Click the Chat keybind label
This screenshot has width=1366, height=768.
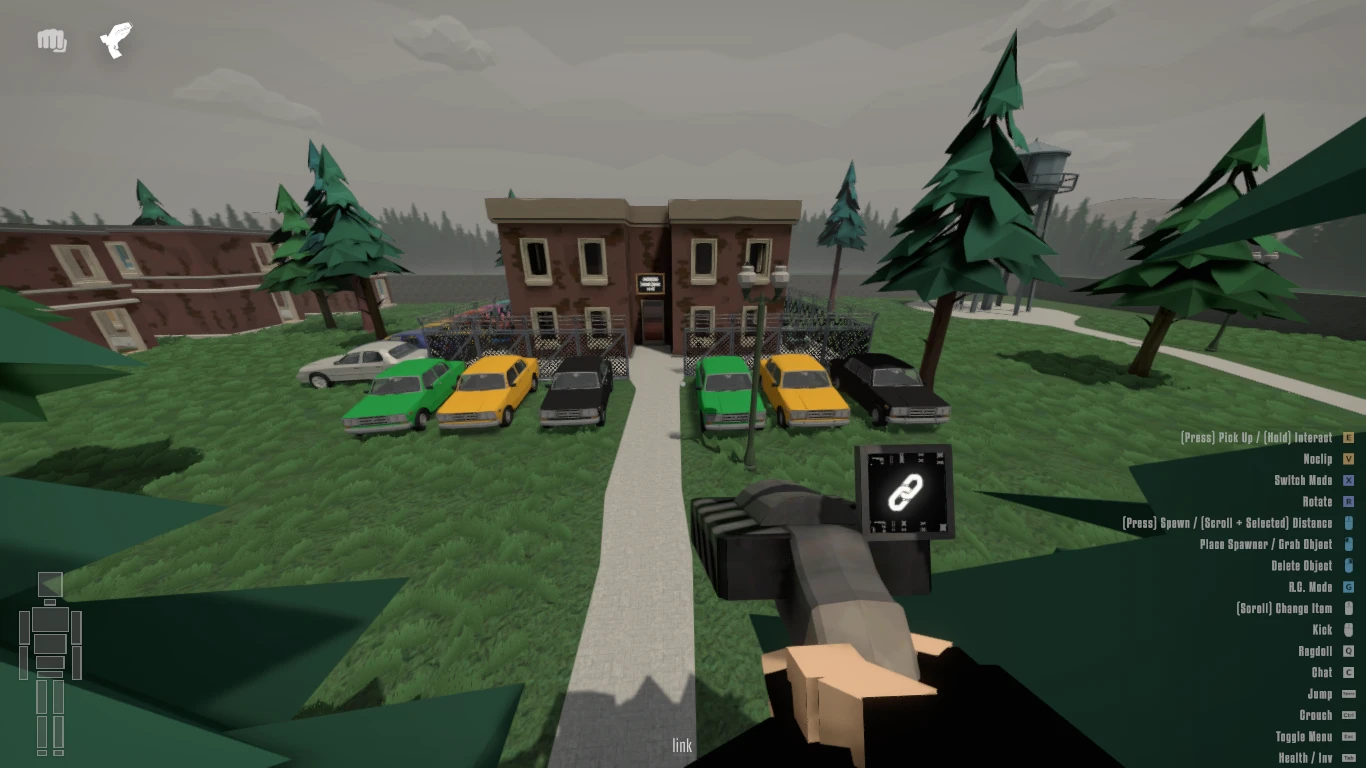(x=1323, y=672)
